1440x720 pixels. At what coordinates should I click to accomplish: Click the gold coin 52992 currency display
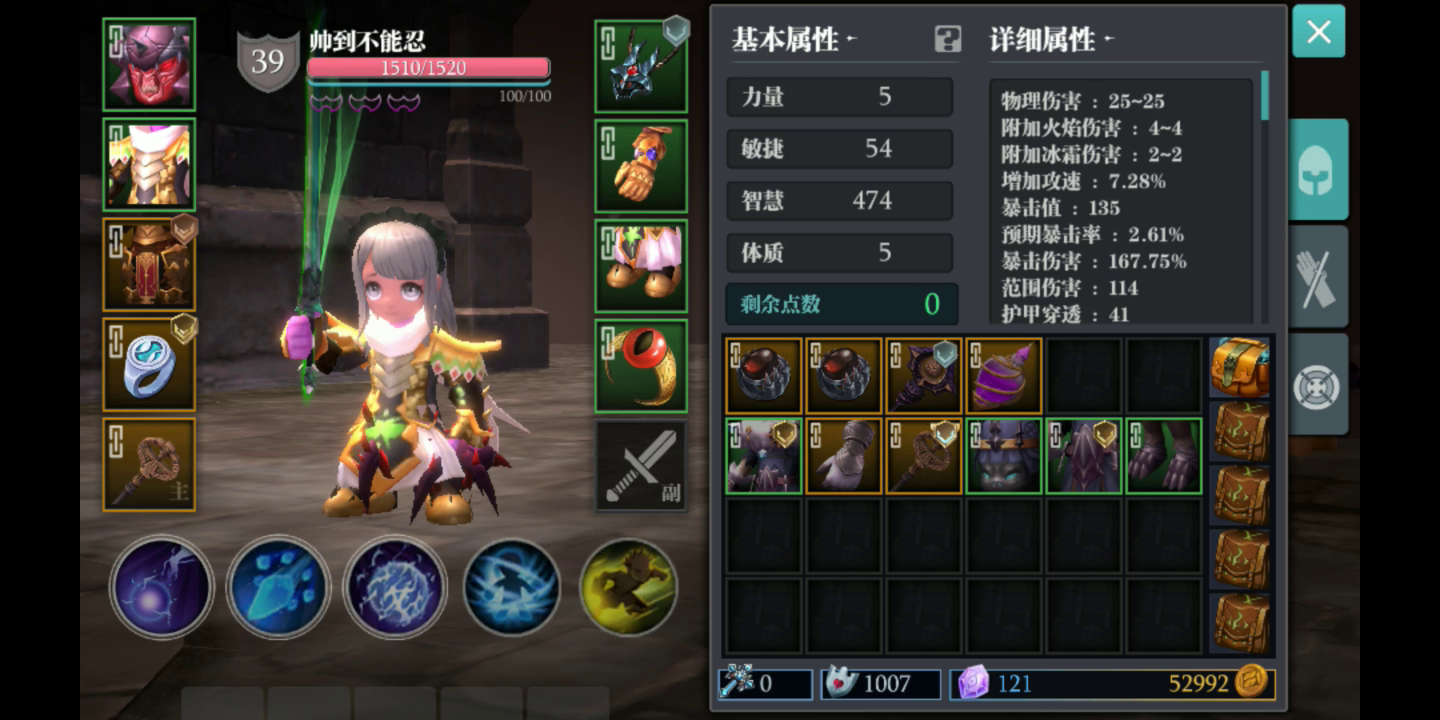pyautogui.click(x=1208, y=684)
